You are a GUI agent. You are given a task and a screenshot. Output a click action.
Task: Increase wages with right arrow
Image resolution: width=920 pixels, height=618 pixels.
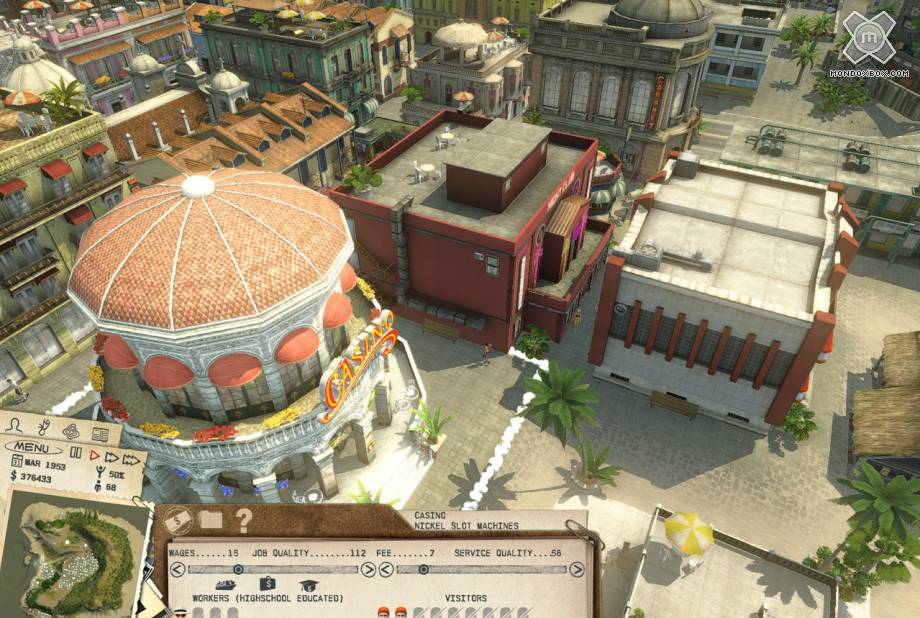[x=367, y=570]
